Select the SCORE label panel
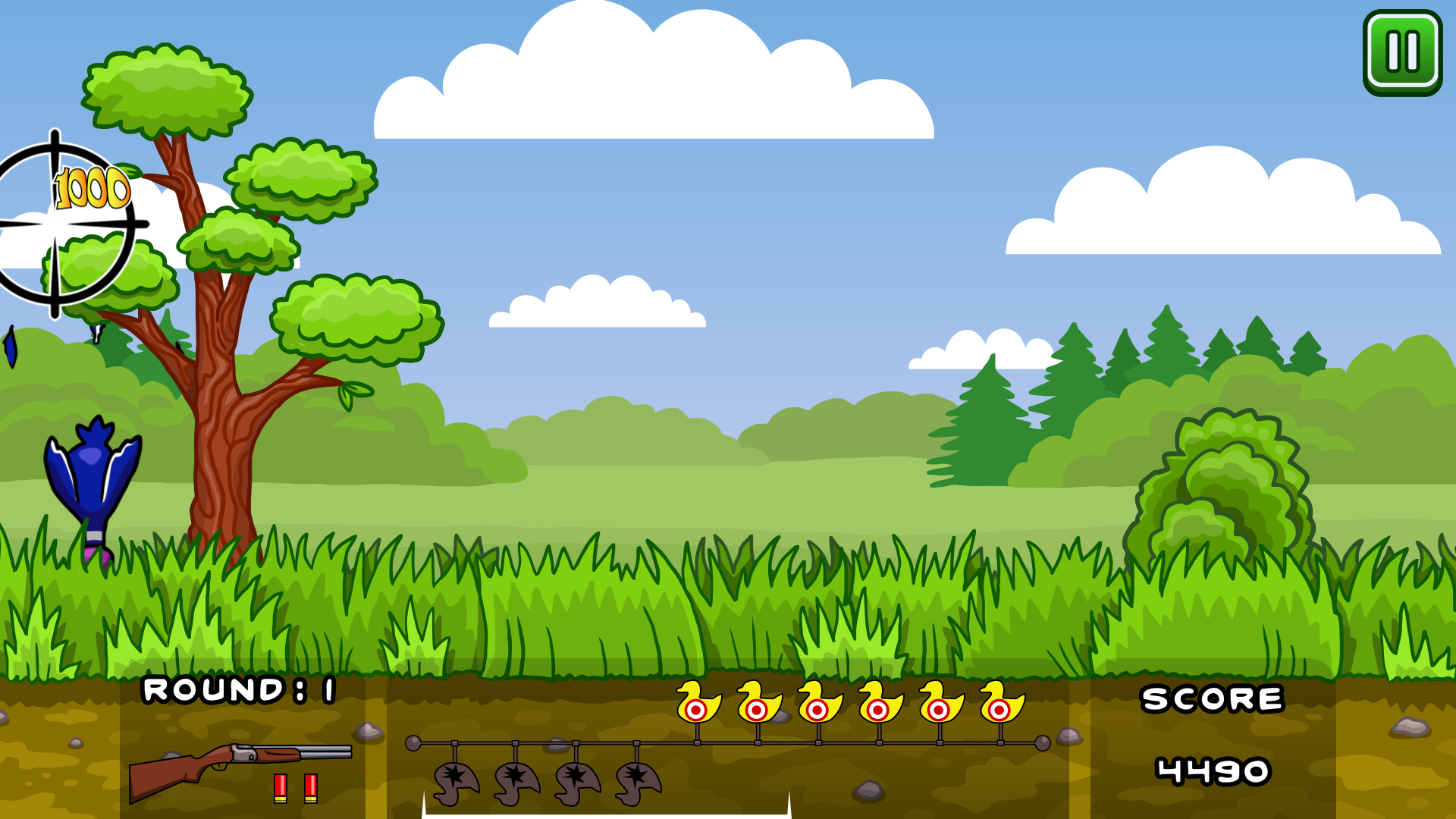The height and width of the screenshot is (819, 1456). coord(1212,699)
